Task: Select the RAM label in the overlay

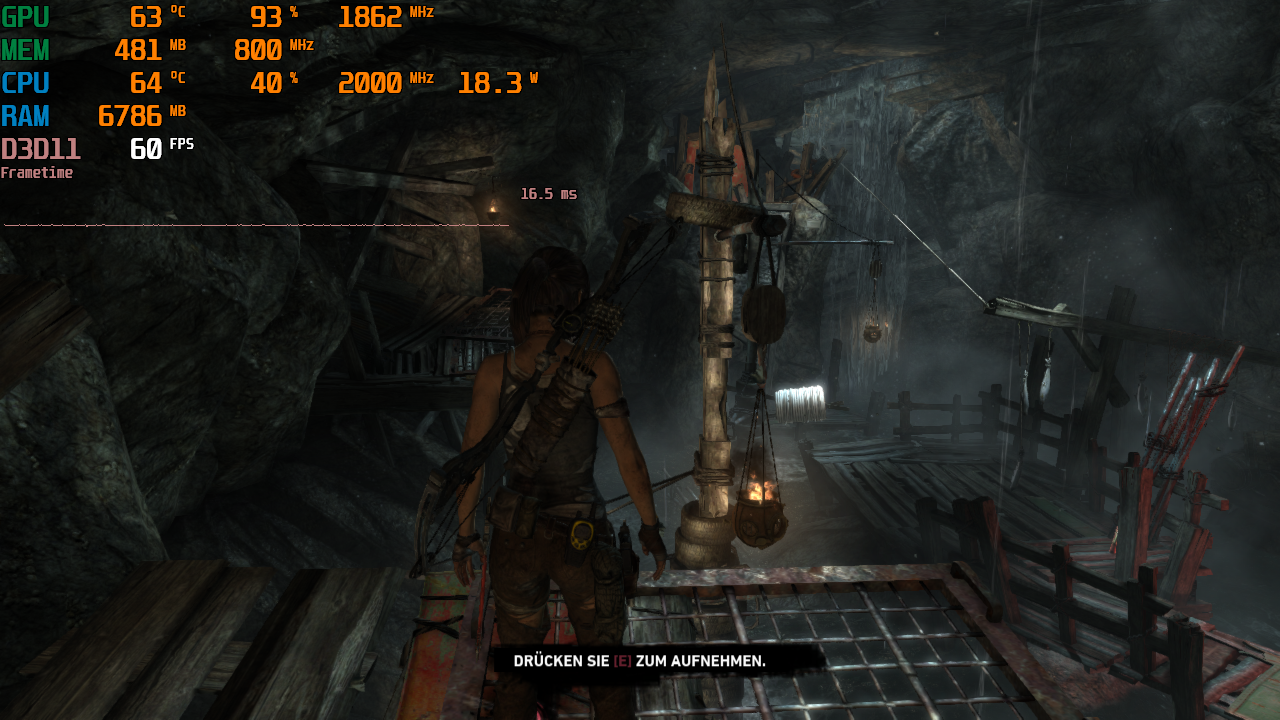Action: coord(24,116)
